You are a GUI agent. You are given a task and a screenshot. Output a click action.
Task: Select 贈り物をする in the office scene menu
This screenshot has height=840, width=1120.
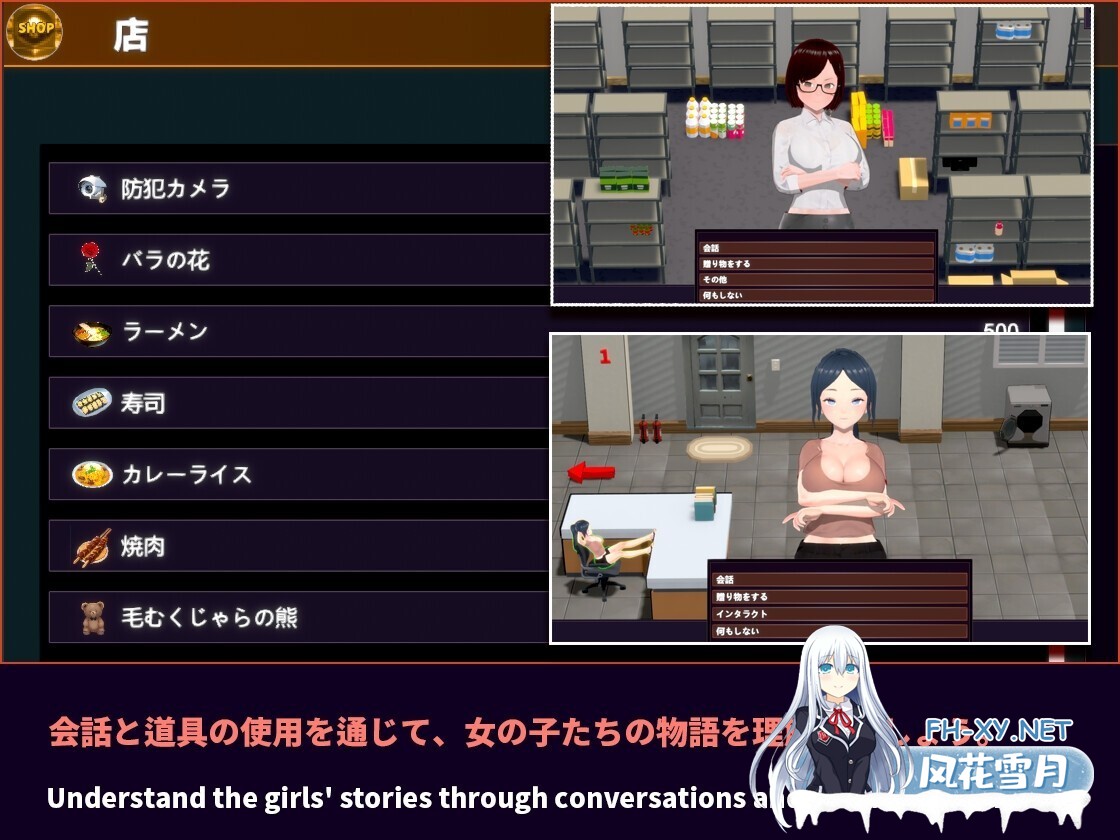coord(839,597)
